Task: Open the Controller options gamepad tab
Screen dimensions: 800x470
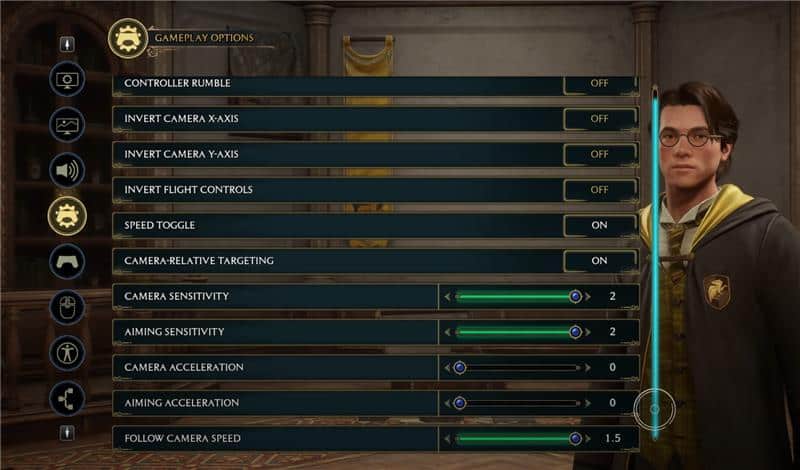Action: click(x=67, y=261)
